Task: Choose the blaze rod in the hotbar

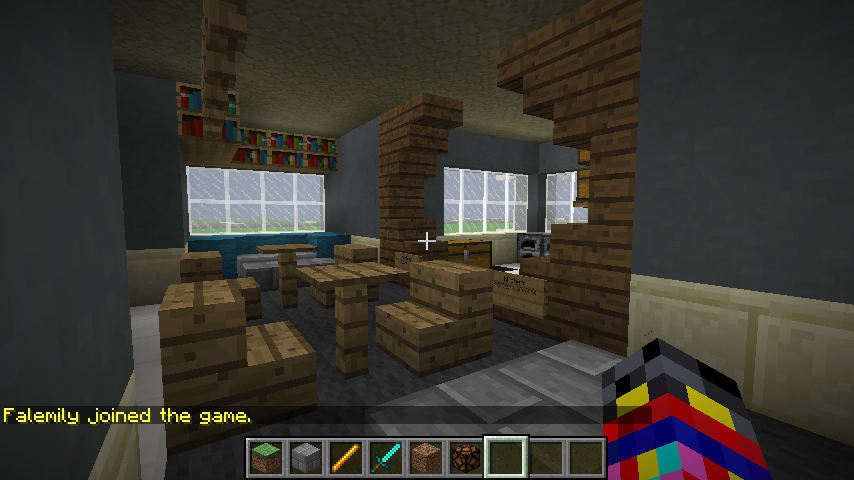Action: coord(345,457)
